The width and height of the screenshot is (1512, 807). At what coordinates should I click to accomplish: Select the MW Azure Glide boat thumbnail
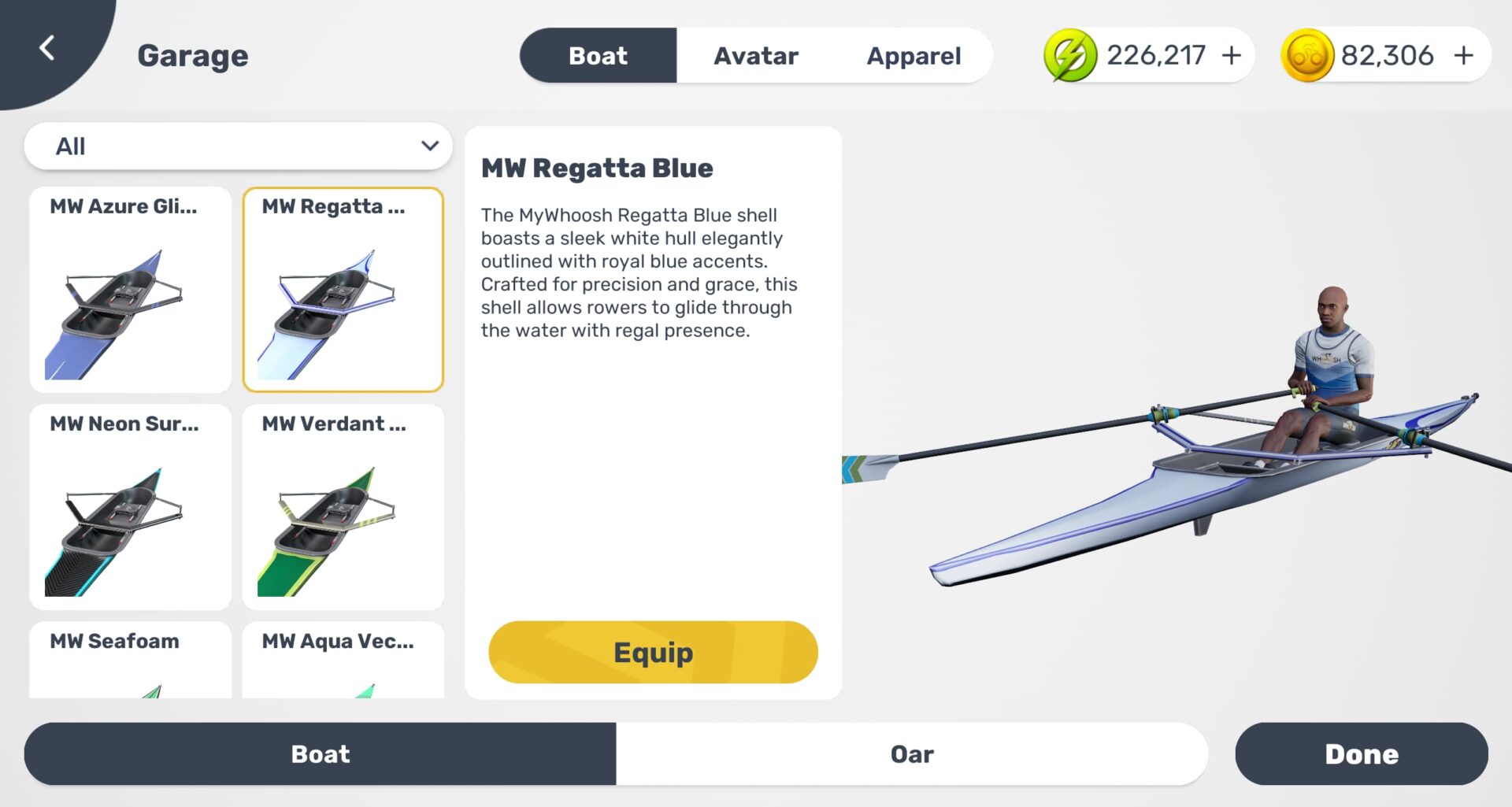(130, 290)
